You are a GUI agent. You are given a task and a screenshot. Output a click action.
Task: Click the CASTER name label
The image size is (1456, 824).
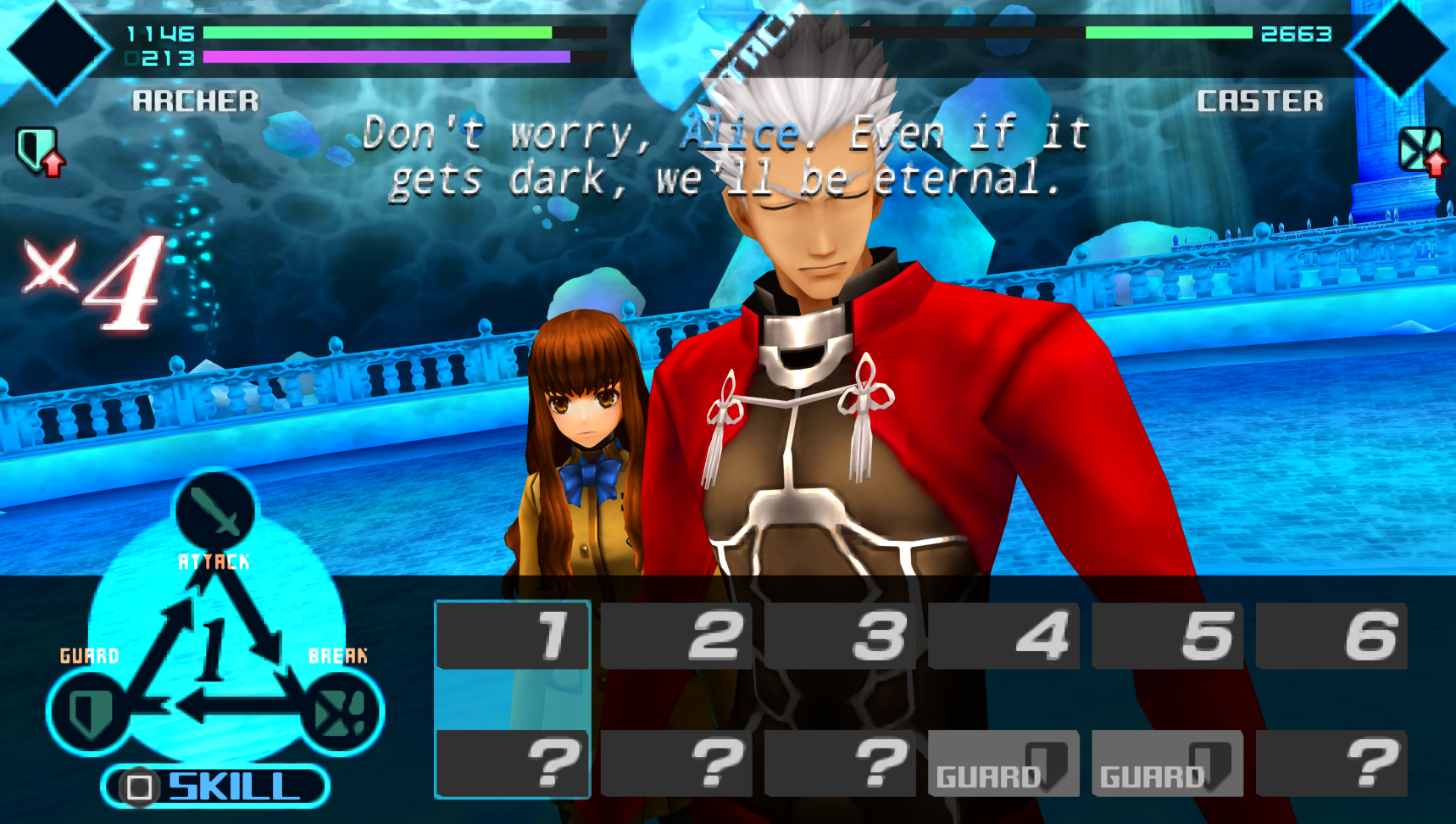(1258, 100)
